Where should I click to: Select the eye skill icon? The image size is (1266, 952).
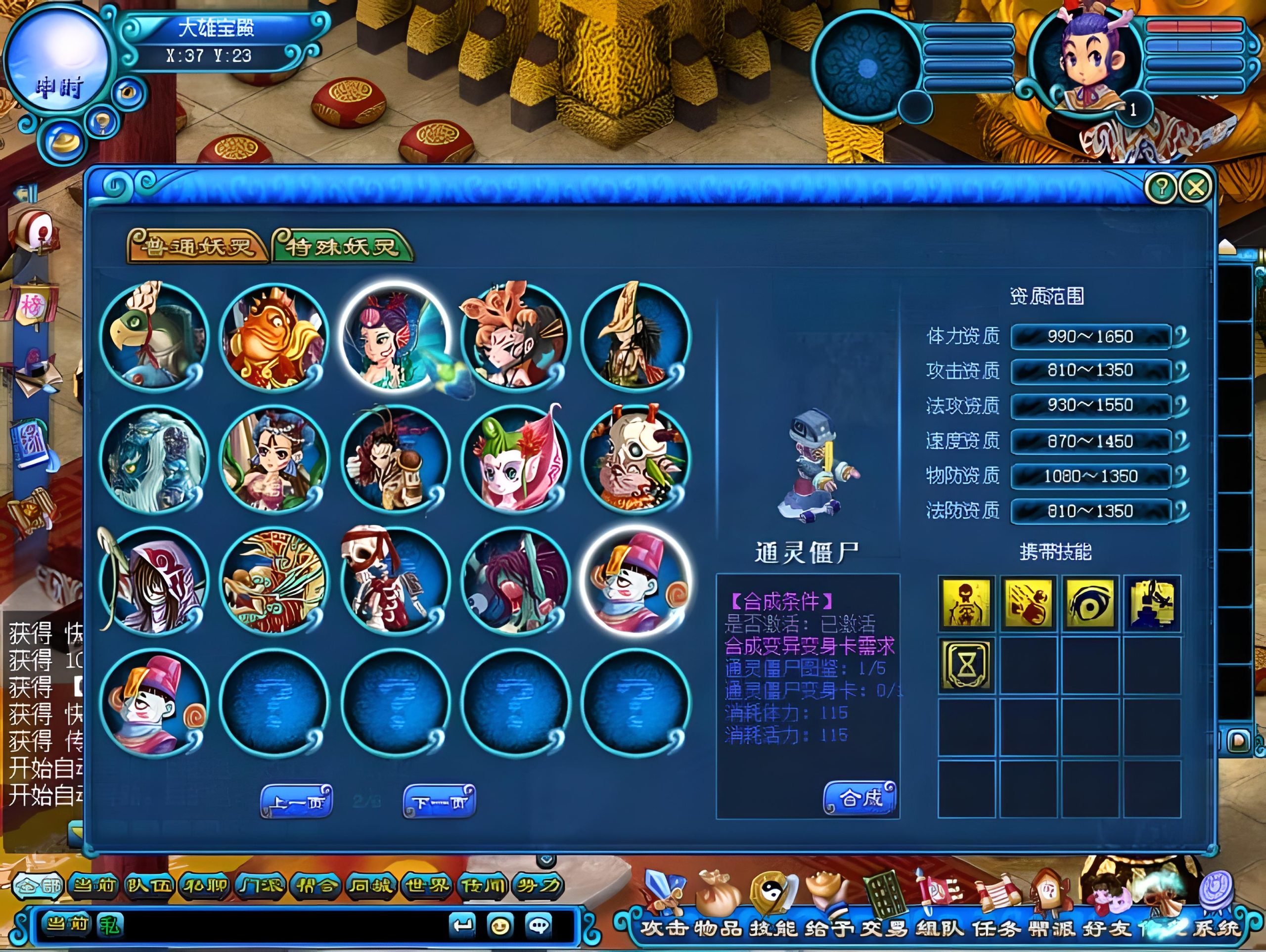pyautogui.click(x=1090, y=603)
